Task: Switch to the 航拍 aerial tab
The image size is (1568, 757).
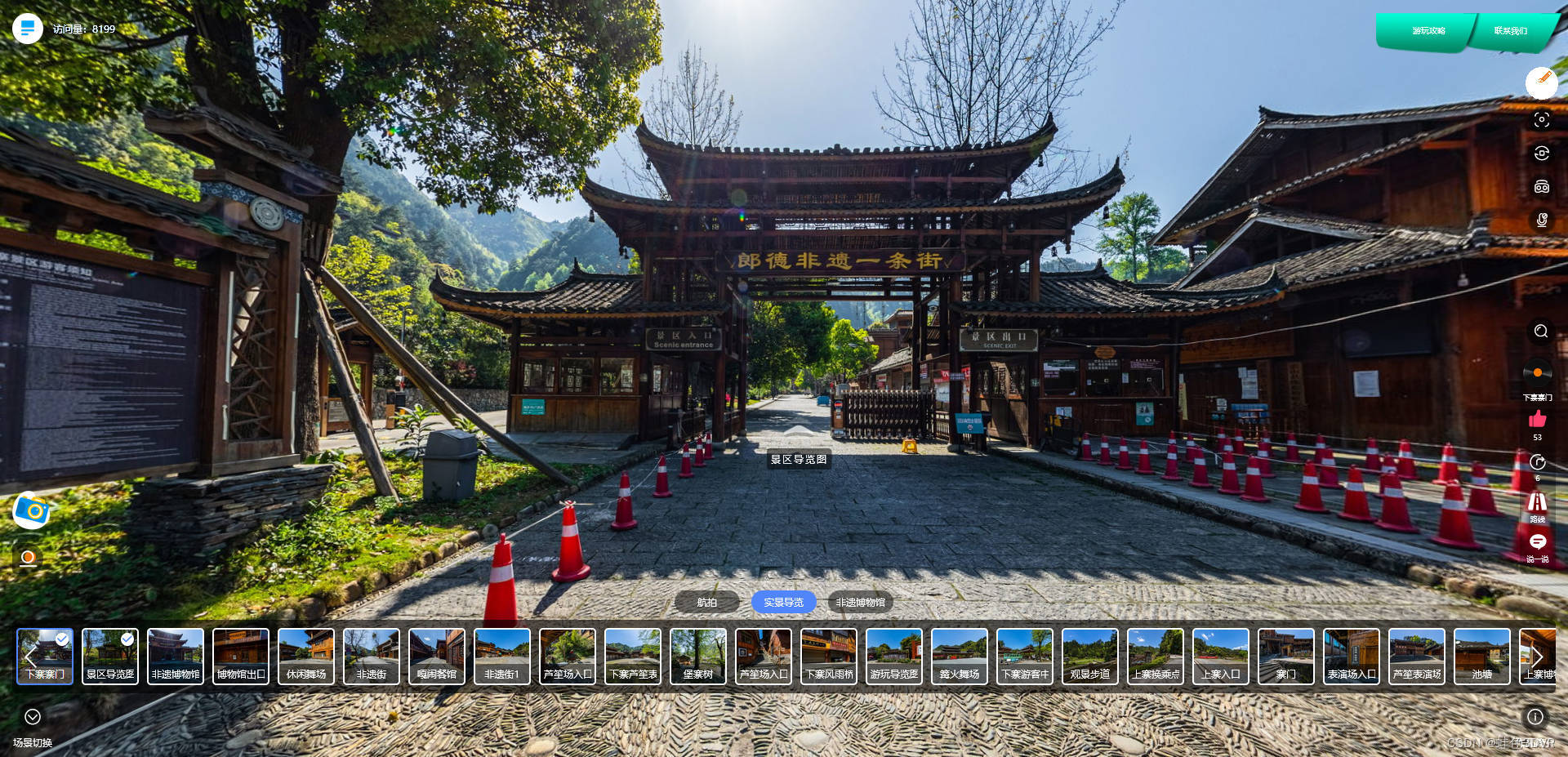Action: click(706, 603)
